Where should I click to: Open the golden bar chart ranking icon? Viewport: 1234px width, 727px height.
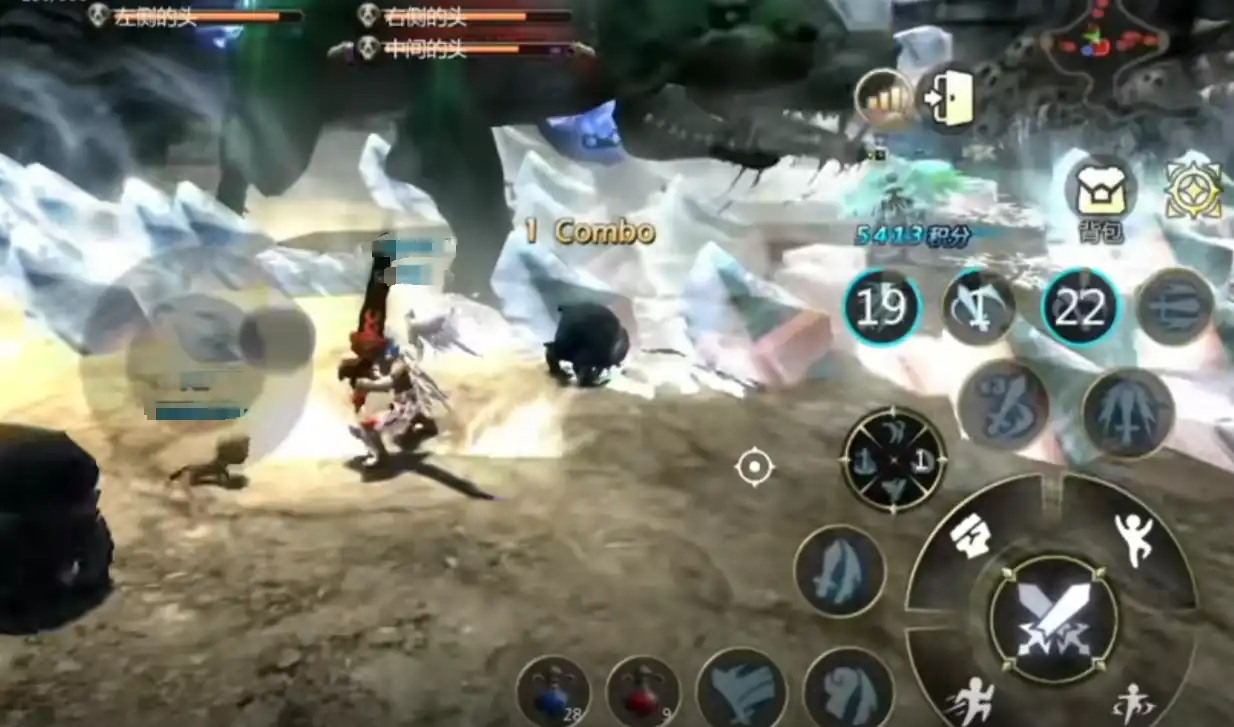884,99
